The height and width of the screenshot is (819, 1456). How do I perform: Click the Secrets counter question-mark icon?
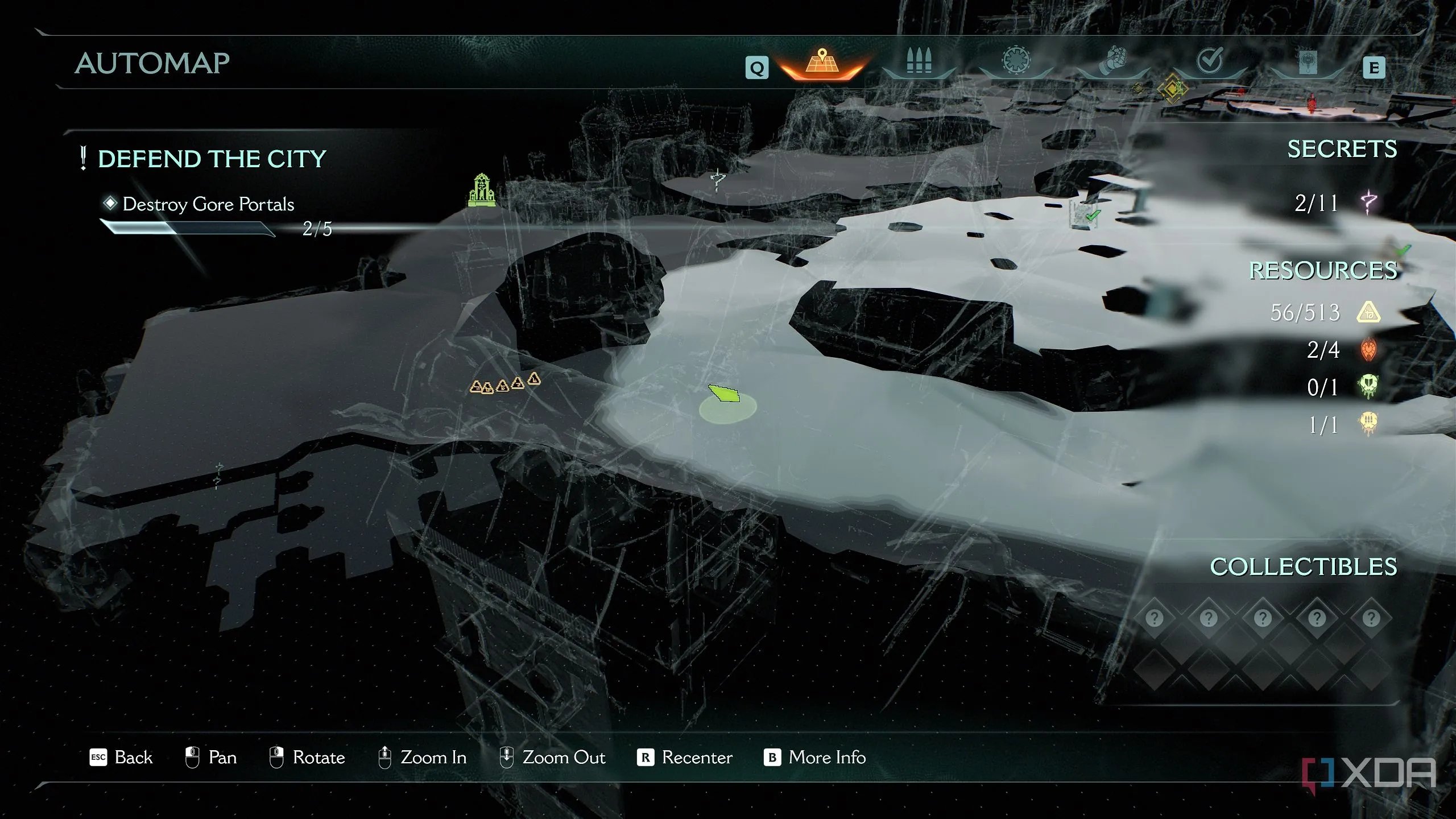coord(1368,202)
